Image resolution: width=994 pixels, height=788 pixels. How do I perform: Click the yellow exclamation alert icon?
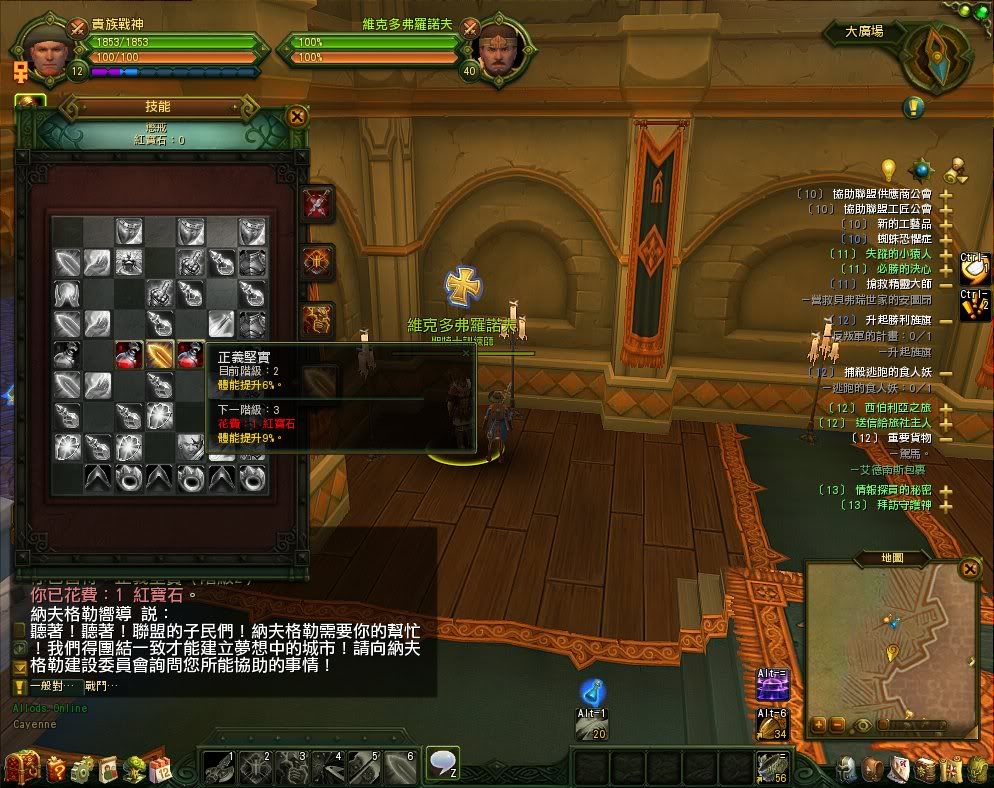point(913,107)
